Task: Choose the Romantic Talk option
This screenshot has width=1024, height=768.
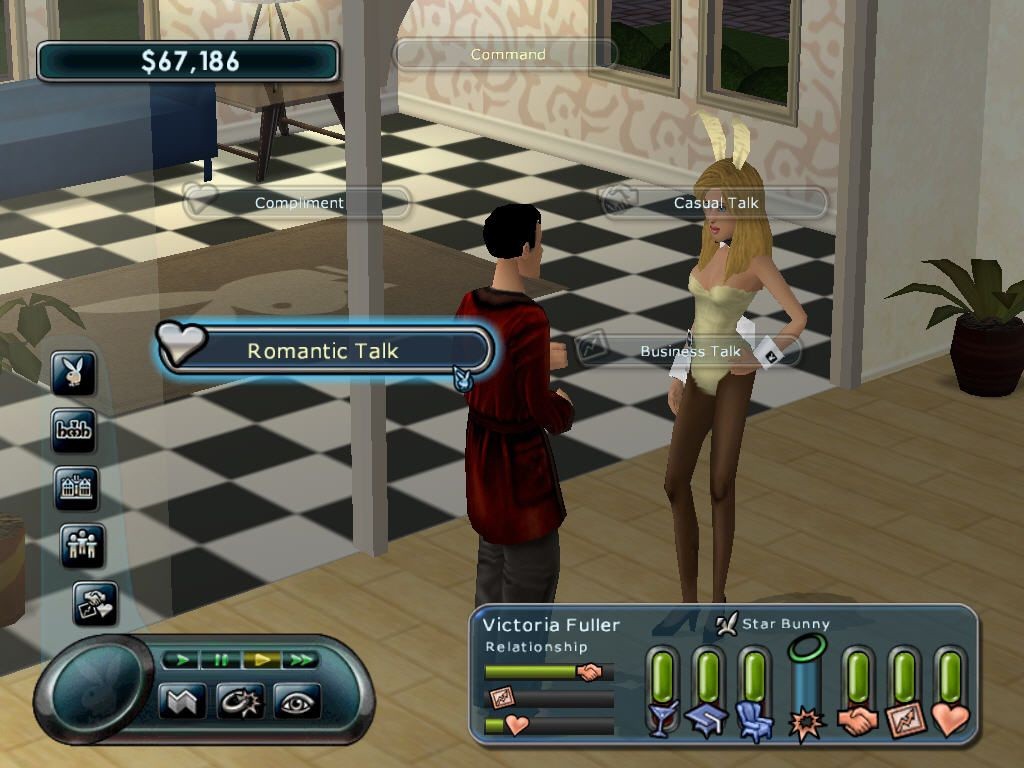Action: 322,351
